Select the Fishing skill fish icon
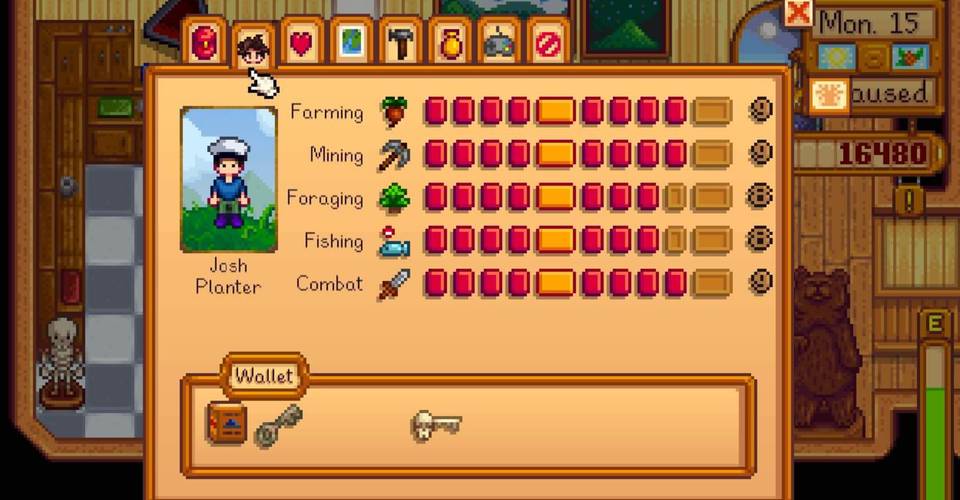Image resolution: width=960 pixels, height=500 pixels. pyautogui.click(x=394, y=241)
